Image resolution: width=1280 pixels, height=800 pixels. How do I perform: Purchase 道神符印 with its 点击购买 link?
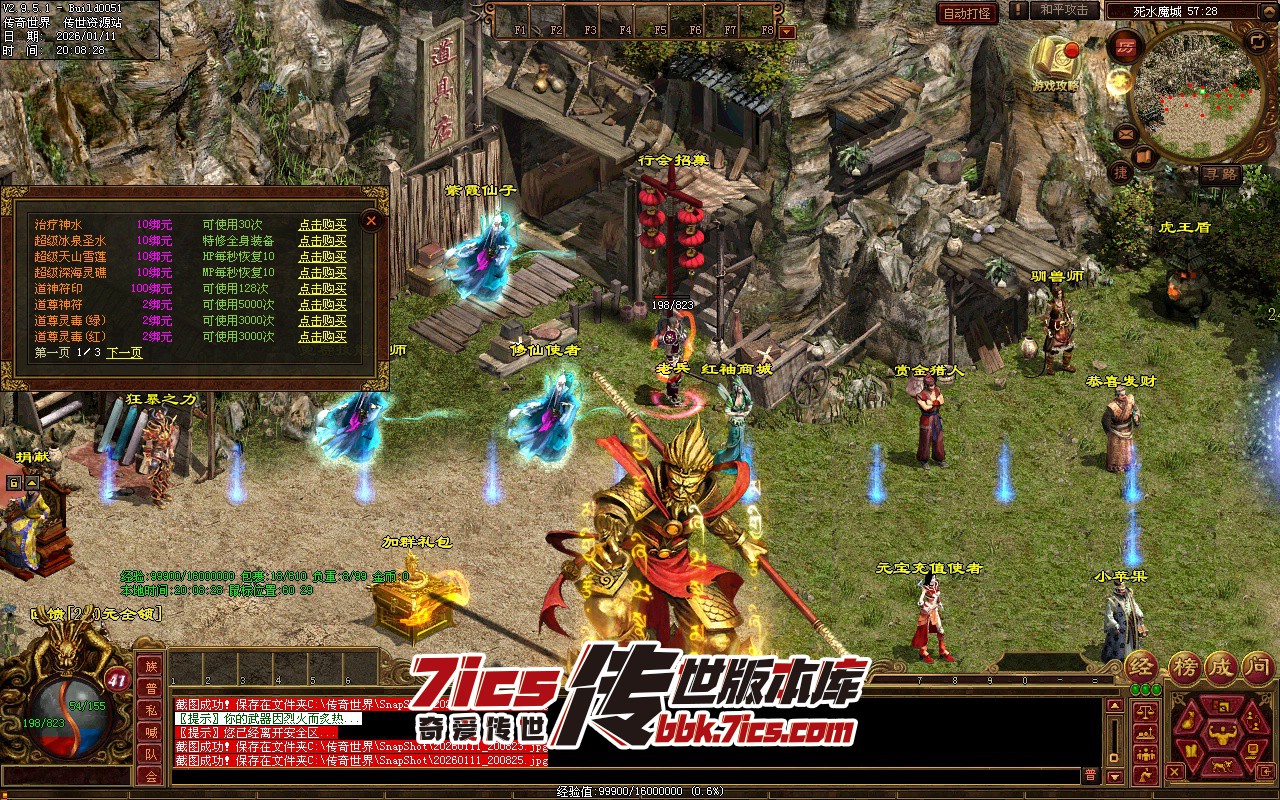[x=322, y=289]
